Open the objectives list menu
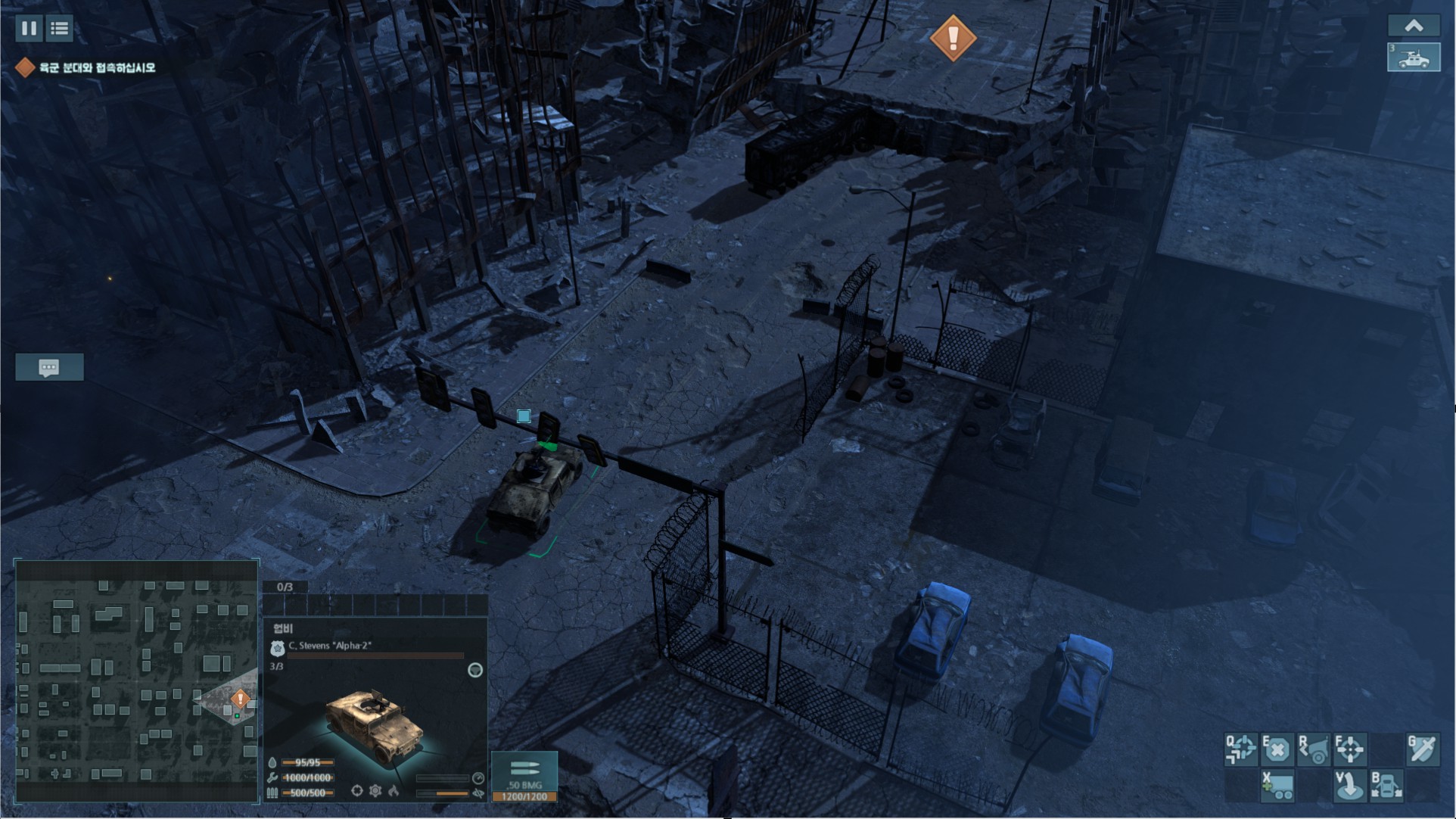 (59, 29)
